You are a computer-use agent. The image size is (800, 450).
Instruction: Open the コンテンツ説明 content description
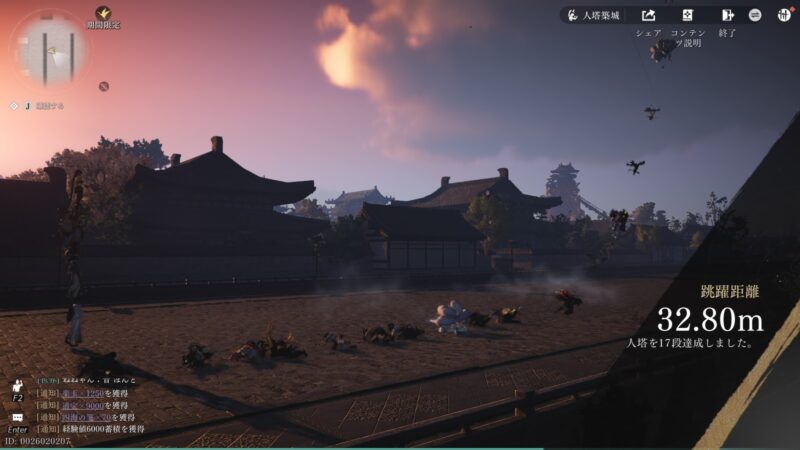[688, 16]
